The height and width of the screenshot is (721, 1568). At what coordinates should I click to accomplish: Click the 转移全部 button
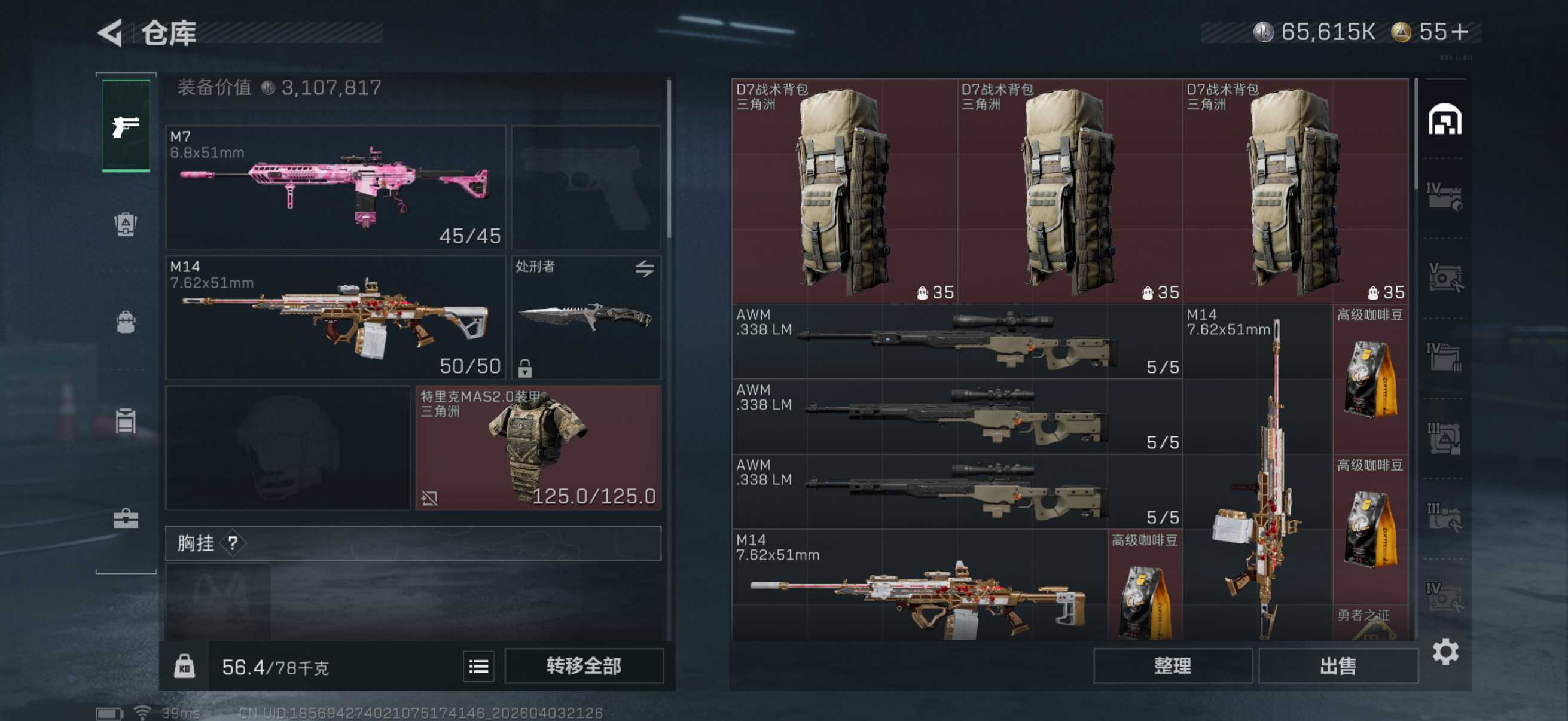584,665
